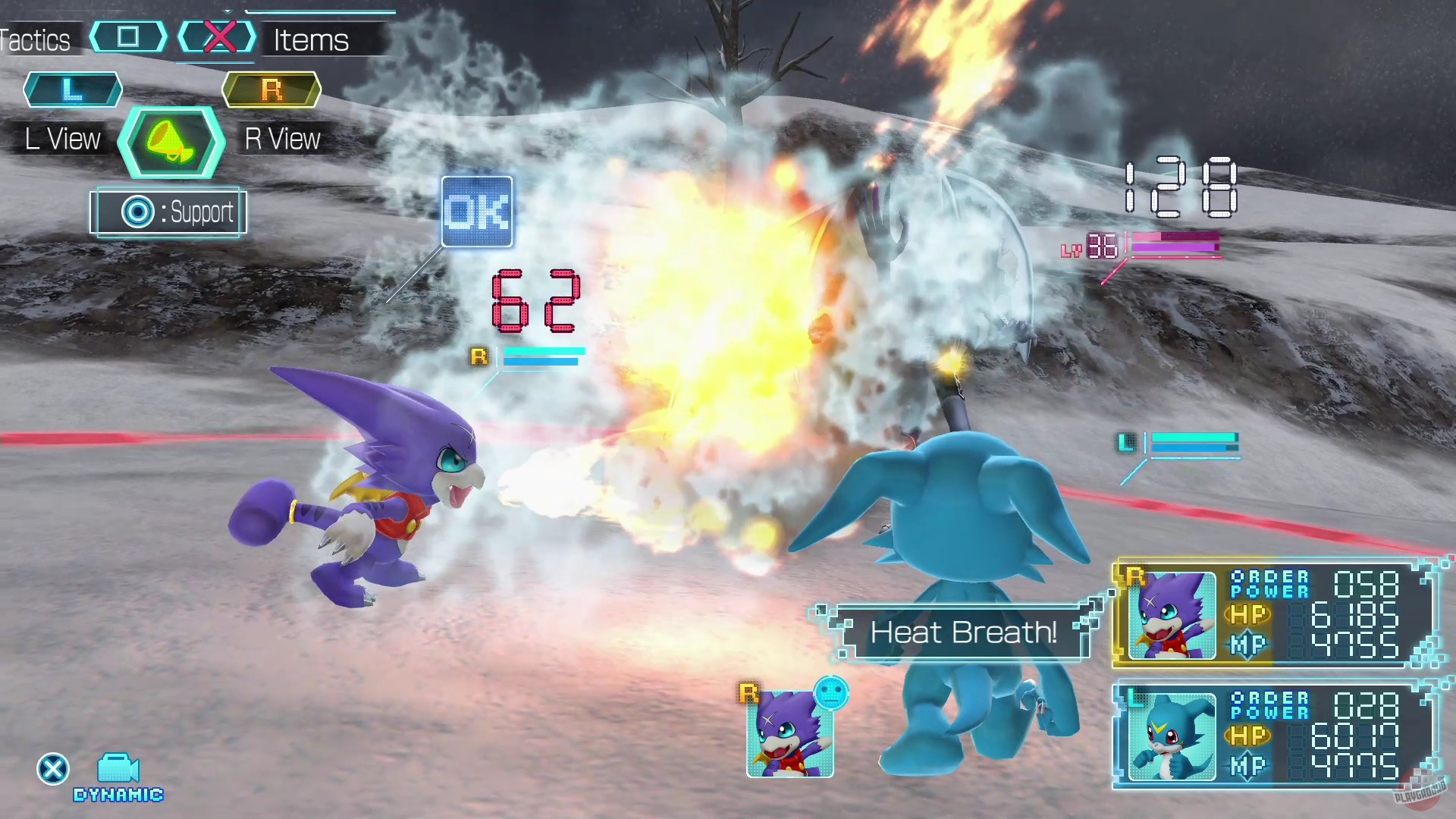Click the L View label
Image resolution: width=1456 pixels, height=819 pixels.
point(61,139)
